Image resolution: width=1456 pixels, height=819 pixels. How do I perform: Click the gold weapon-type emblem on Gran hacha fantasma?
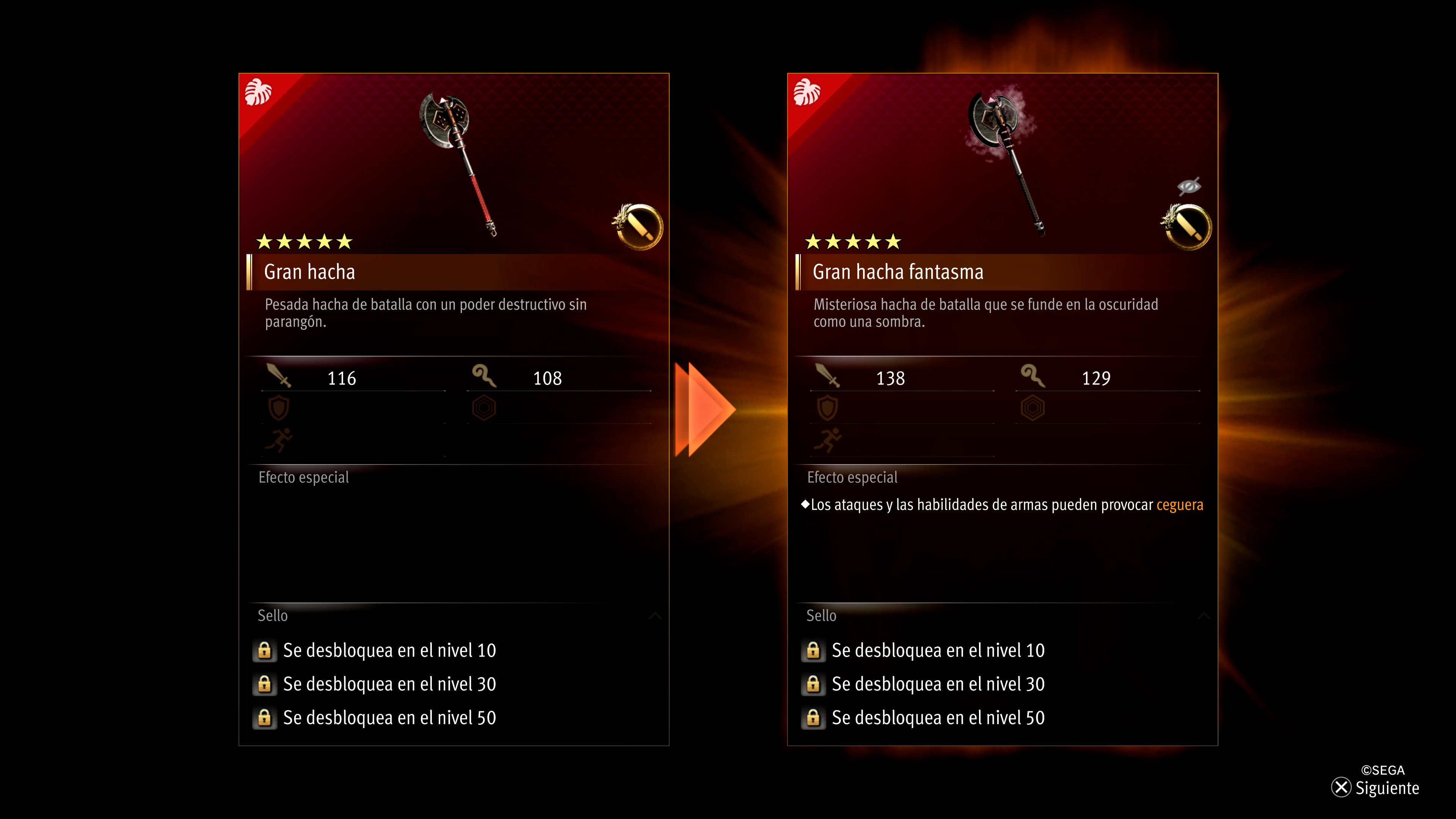(x=1186, y=227)
